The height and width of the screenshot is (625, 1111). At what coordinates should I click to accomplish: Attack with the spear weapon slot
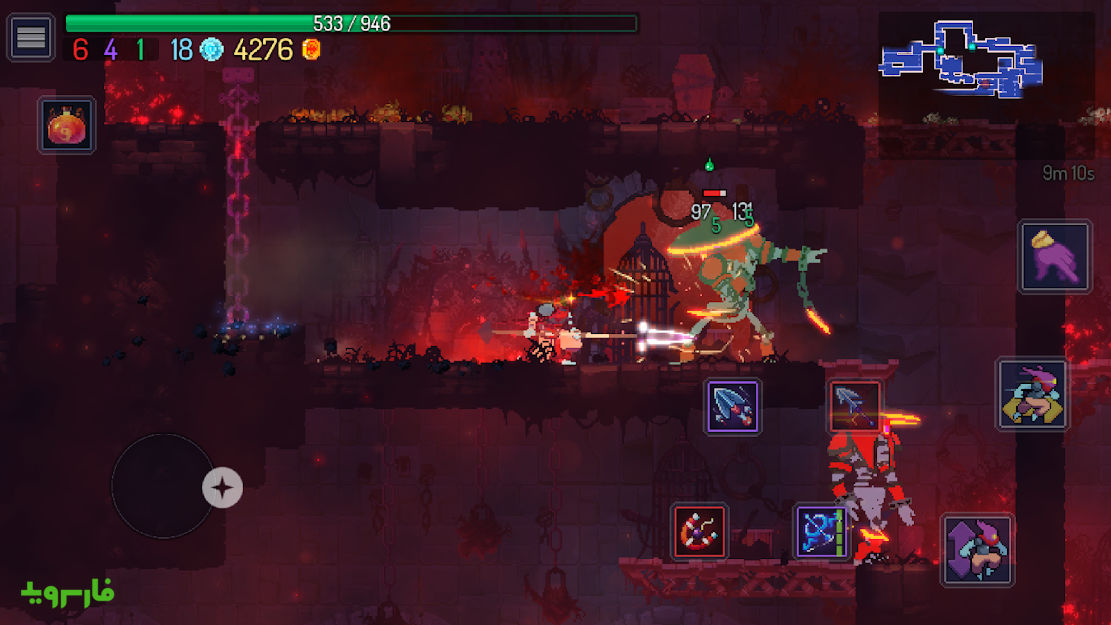(855, 406)
